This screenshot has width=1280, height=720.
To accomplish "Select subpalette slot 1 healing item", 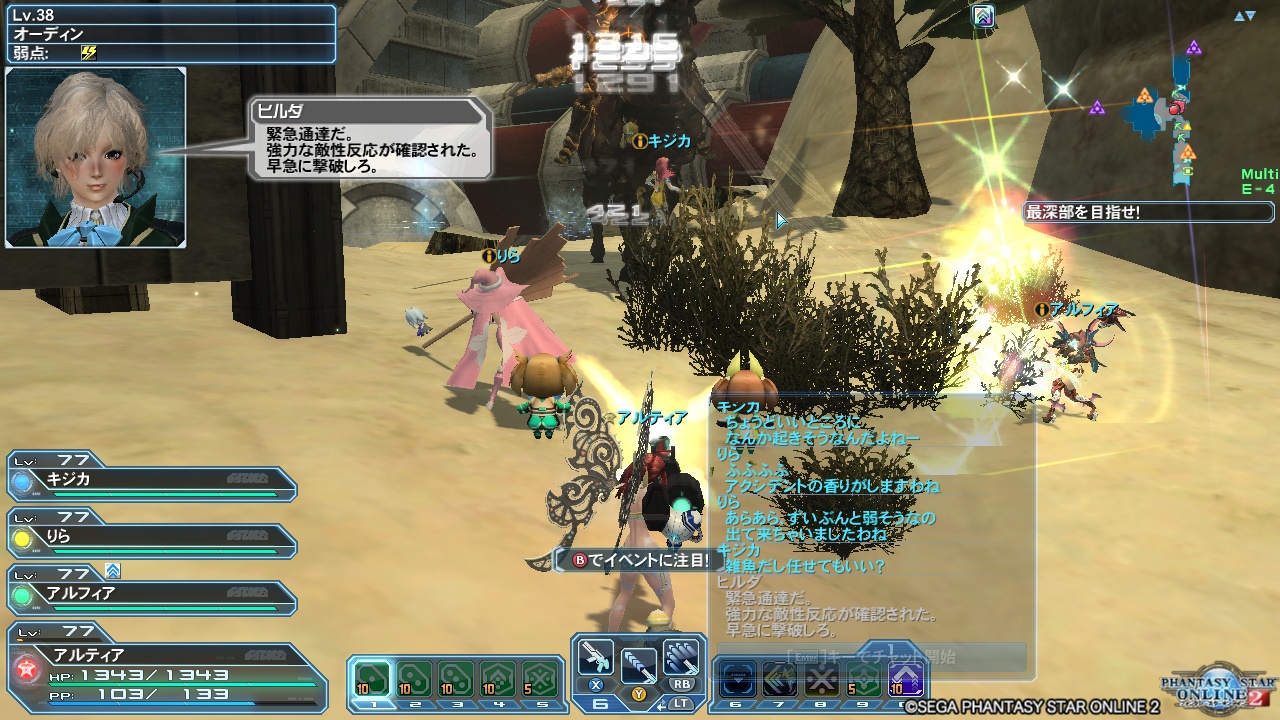I will point(374,677).
